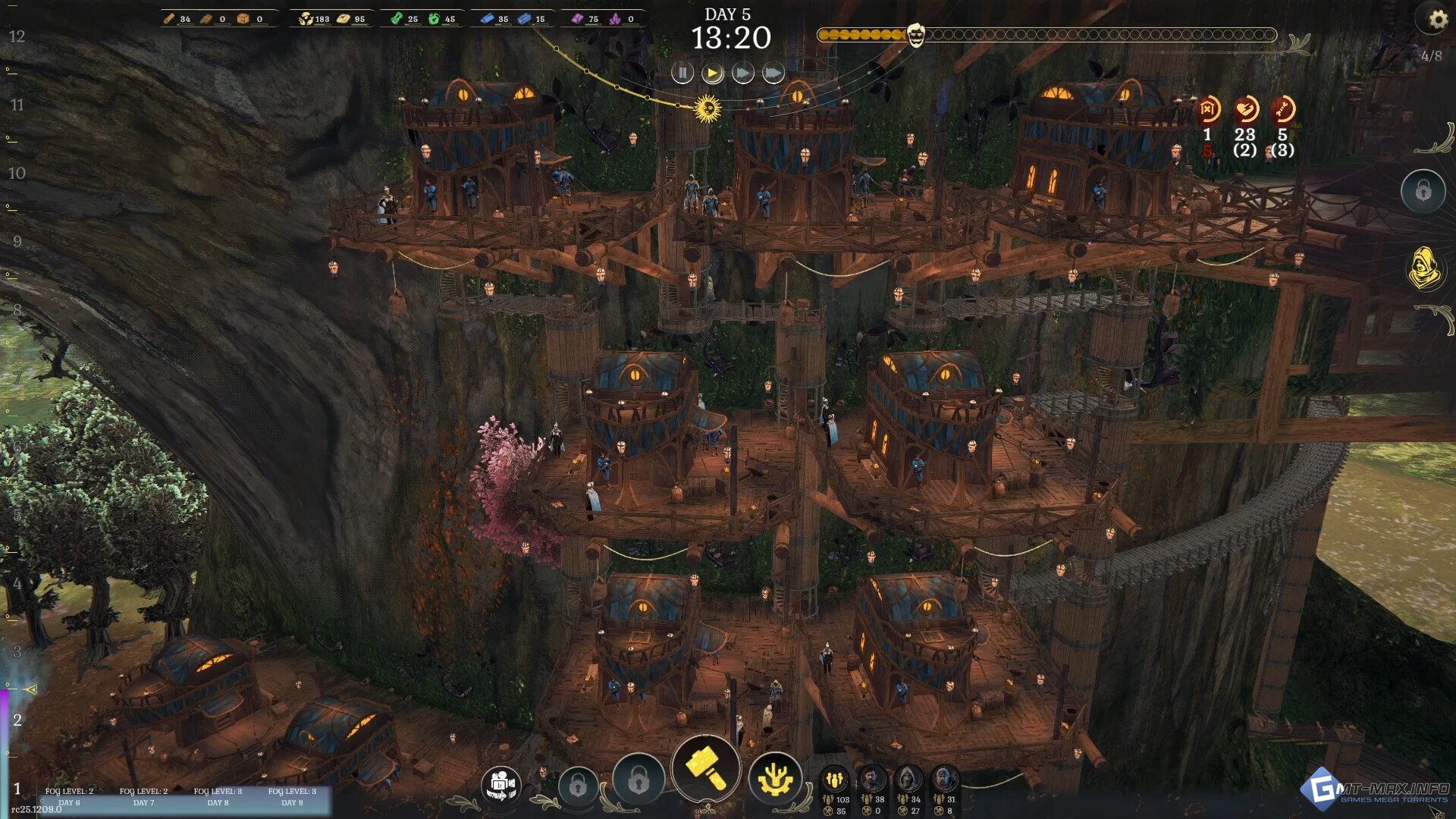Set game speed to normal play
Image resolution: width=1456 pixels, height=819 pixels.
(x=712, y=73)
